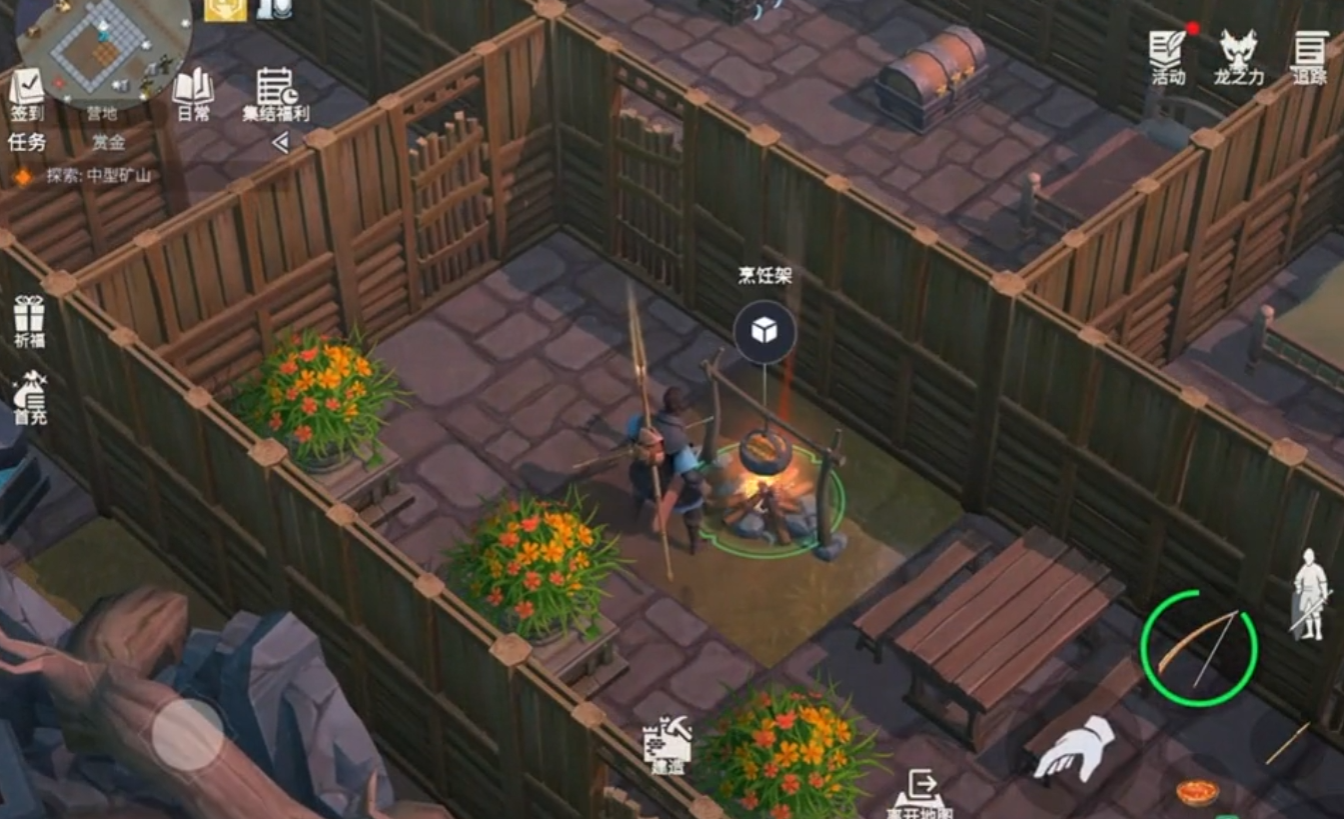Tap the cube icon above the 烹饪架
Screen dimensions: 1344x819
click(765, 331)
